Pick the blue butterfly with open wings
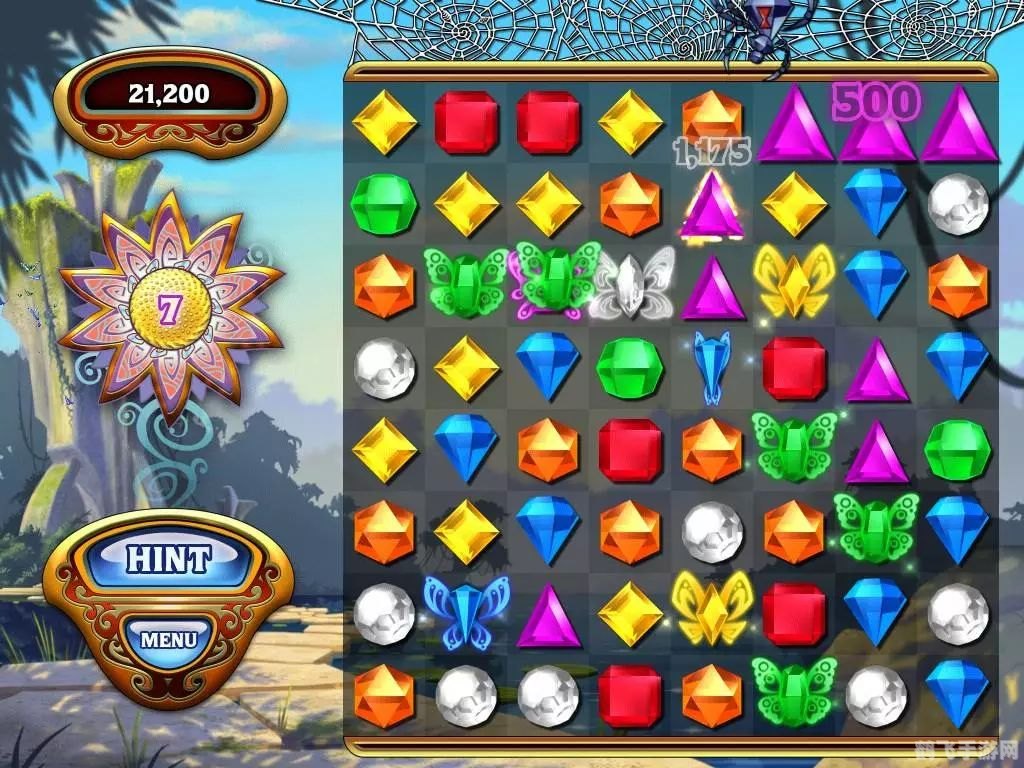Viewport: 1024px width, 768px height. tap(466, 609)
